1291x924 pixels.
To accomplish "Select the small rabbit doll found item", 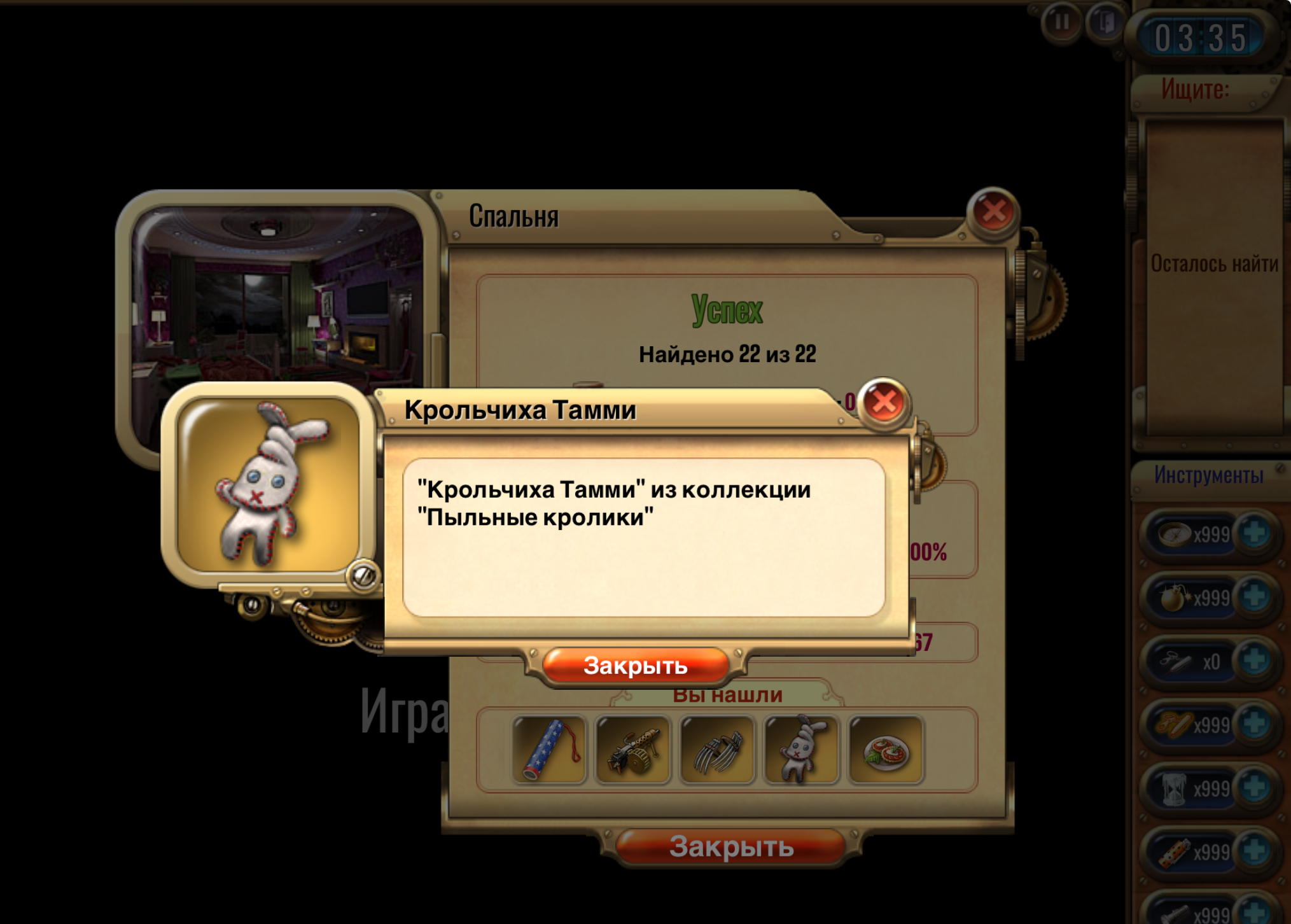I will pos(801,750).
